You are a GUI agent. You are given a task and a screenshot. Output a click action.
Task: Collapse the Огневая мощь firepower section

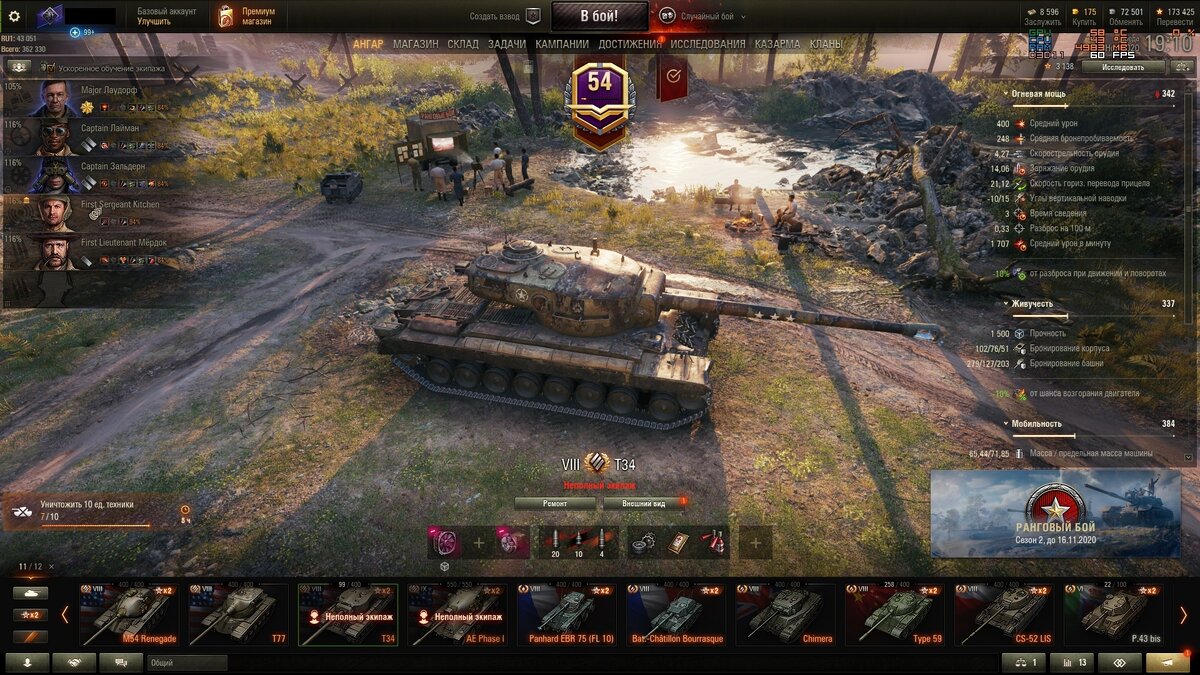1006,93
